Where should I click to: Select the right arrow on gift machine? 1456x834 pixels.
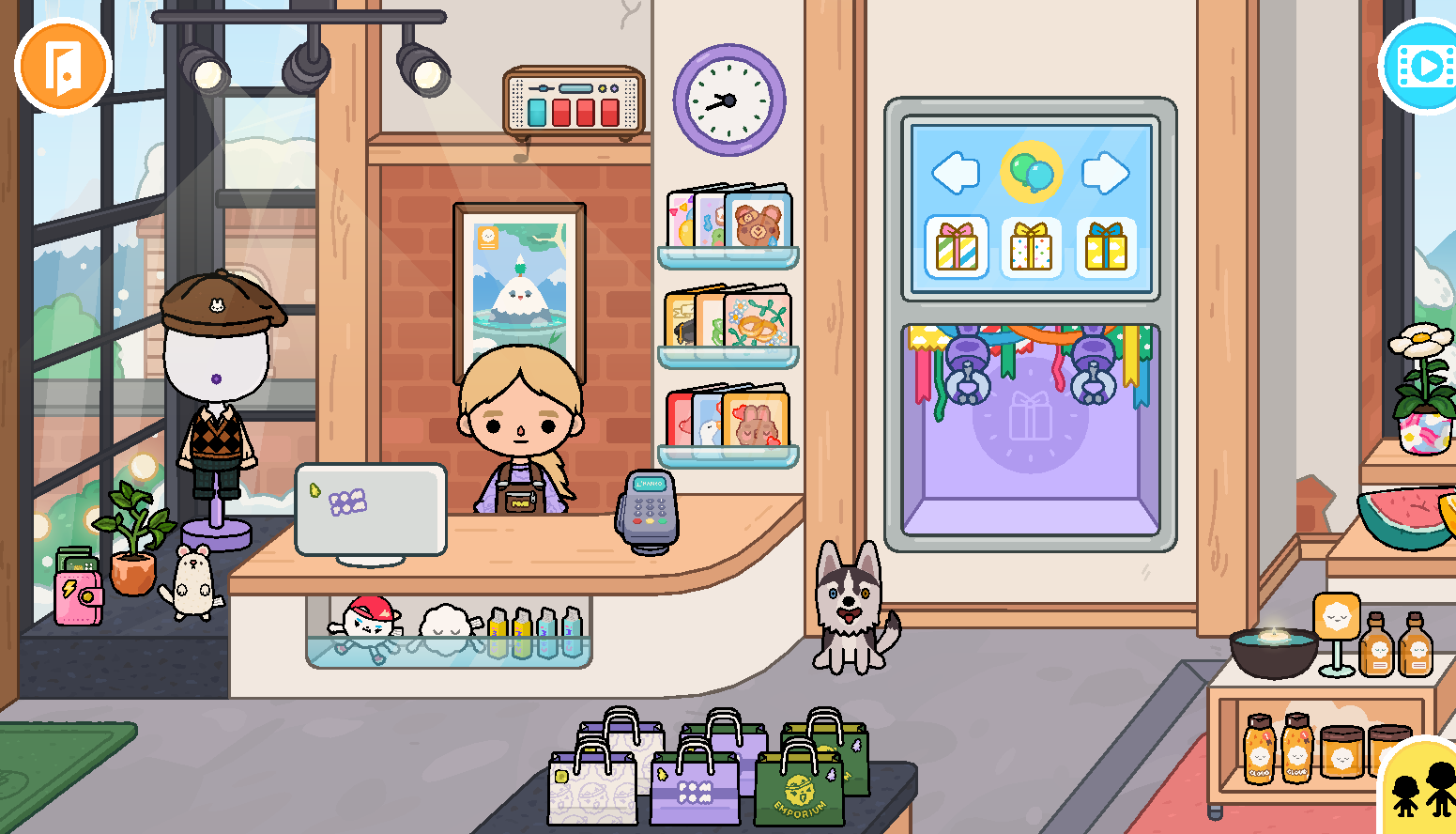tap(1105, 173)
